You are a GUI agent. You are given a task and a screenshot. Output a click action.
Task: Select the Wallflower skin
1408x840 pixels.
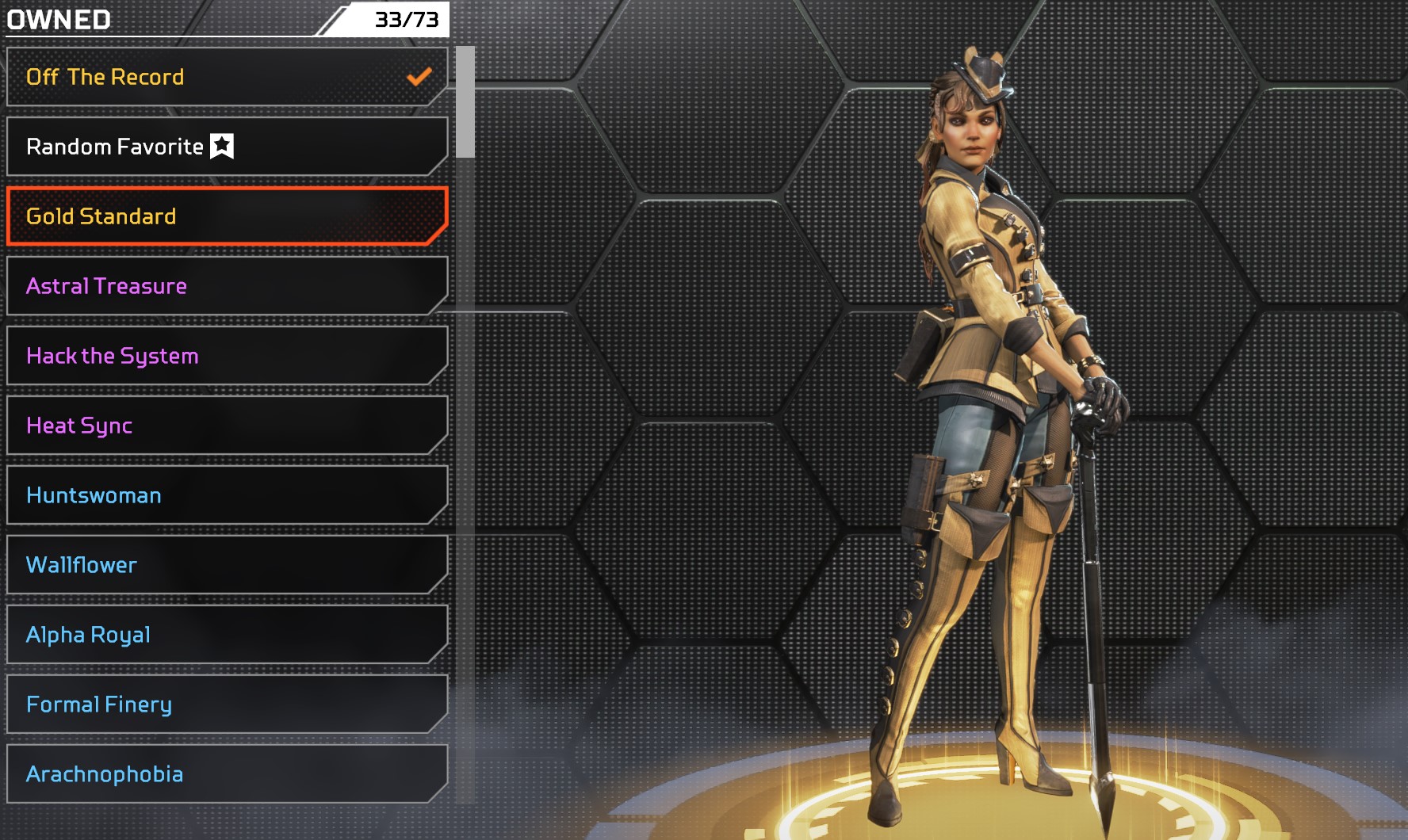(226, 565)
